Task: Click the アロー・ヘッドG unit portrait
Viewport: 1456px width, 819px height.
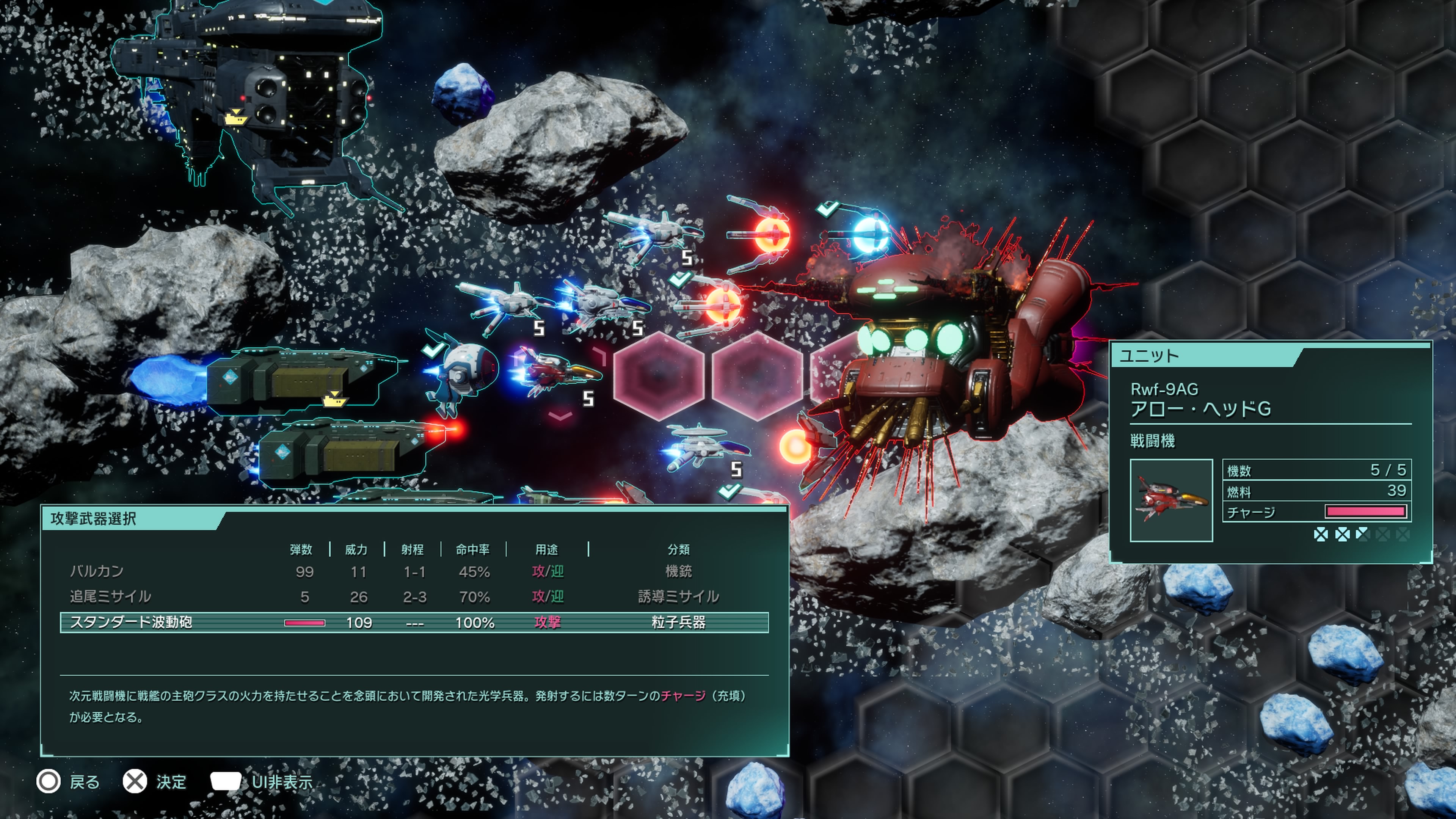Action: pos(1171,500)
